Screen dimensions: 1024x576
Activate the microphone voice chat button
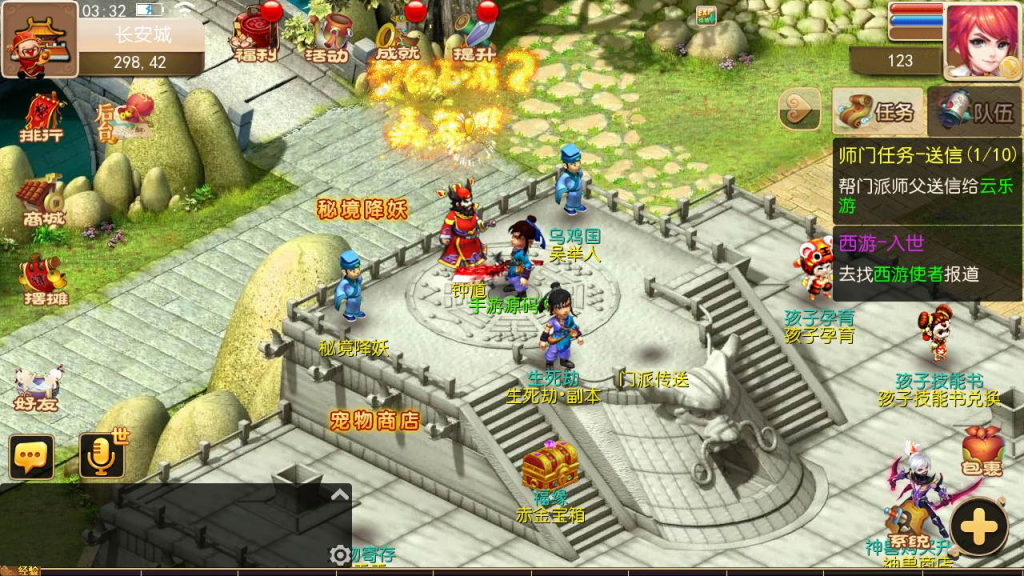click(102, 456)
